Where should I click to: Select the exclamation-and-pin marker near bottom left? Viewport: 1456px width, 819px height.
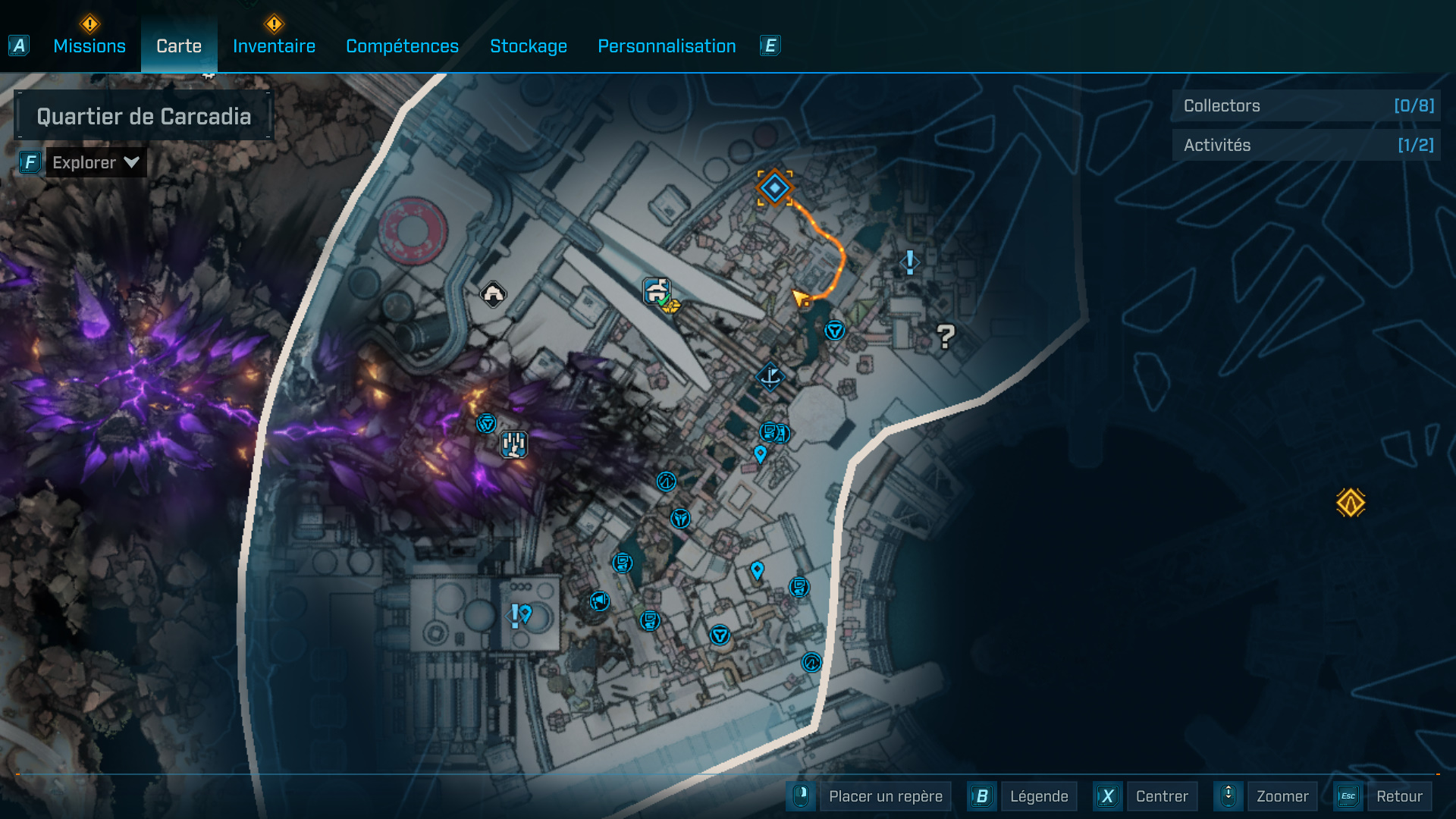pos(519,616)
